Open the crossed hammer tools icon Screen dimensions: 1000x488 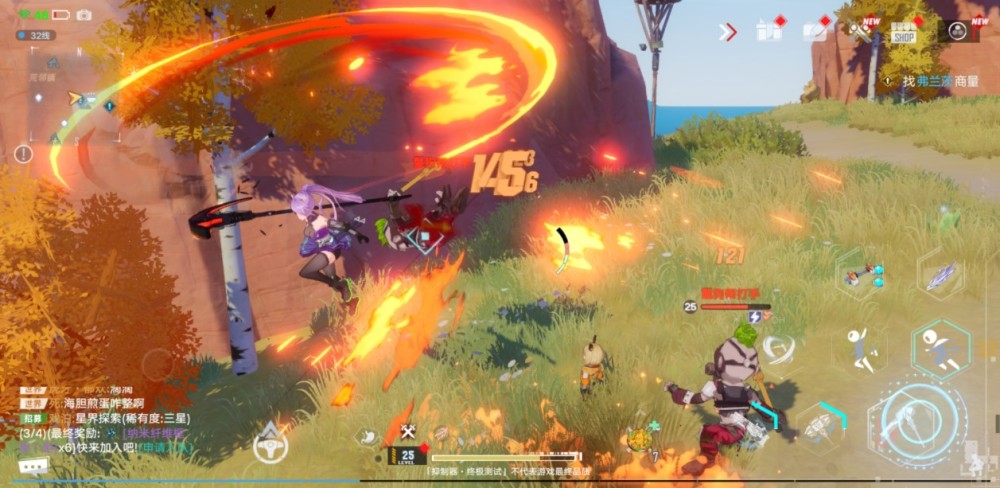point(408,431)
